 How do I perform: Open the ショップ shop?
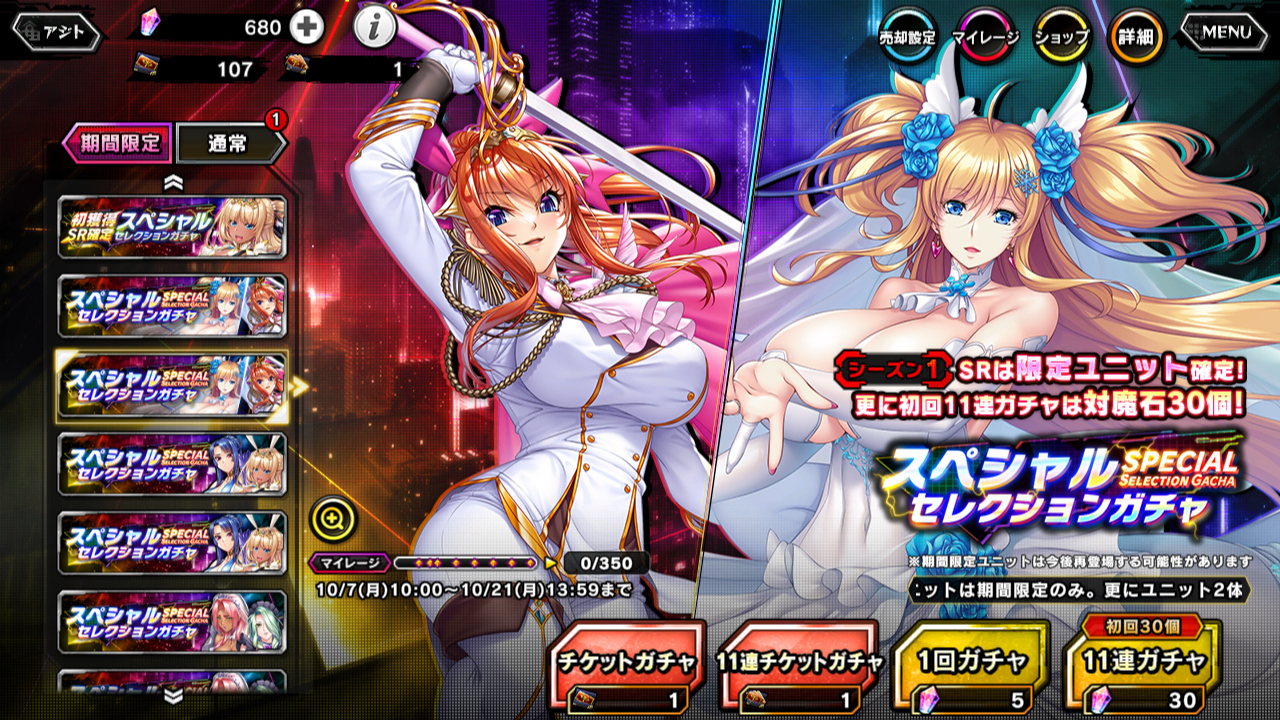click(1061, 37)
